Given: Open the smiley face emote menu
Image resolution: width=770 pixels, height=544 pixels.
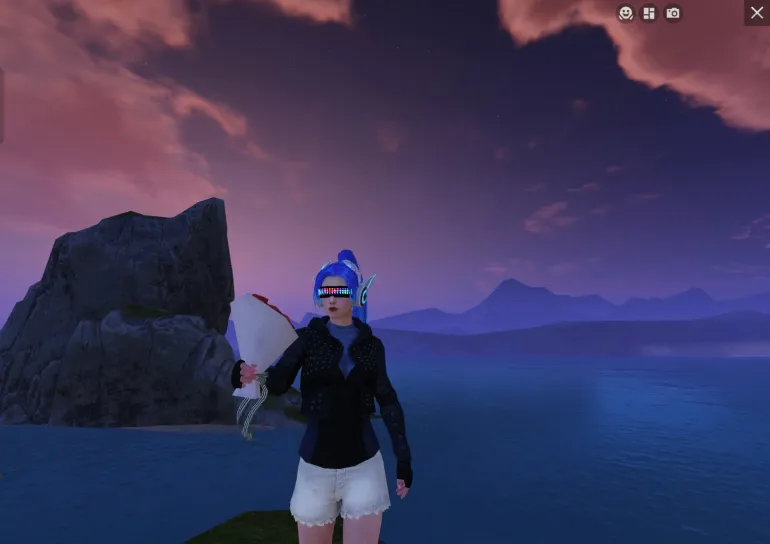Looking at the screenshot, I should pos(626,13).
